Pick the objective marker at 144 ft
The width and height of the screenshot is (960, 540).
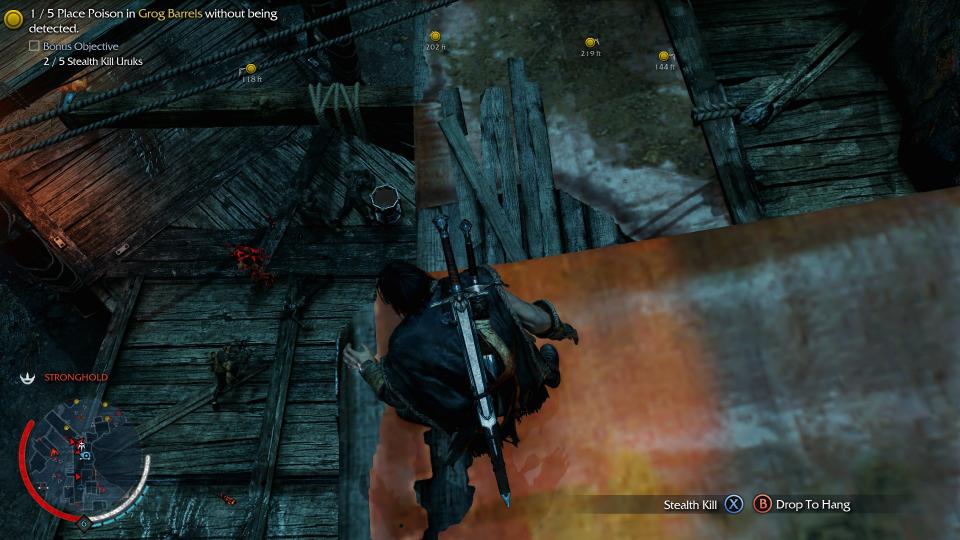[663, 57]
